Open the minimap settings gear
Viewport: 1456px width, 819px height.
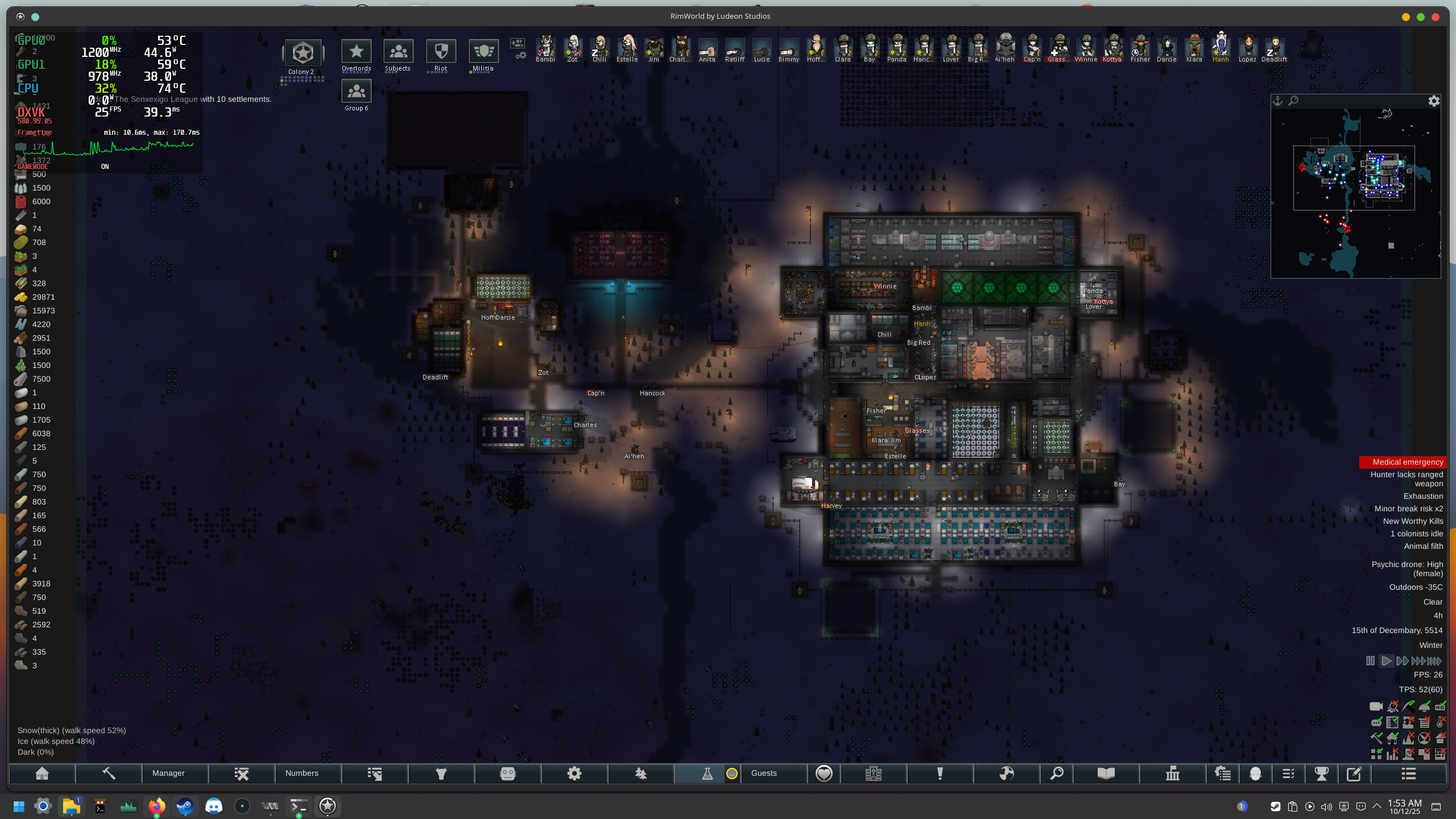1434,101
